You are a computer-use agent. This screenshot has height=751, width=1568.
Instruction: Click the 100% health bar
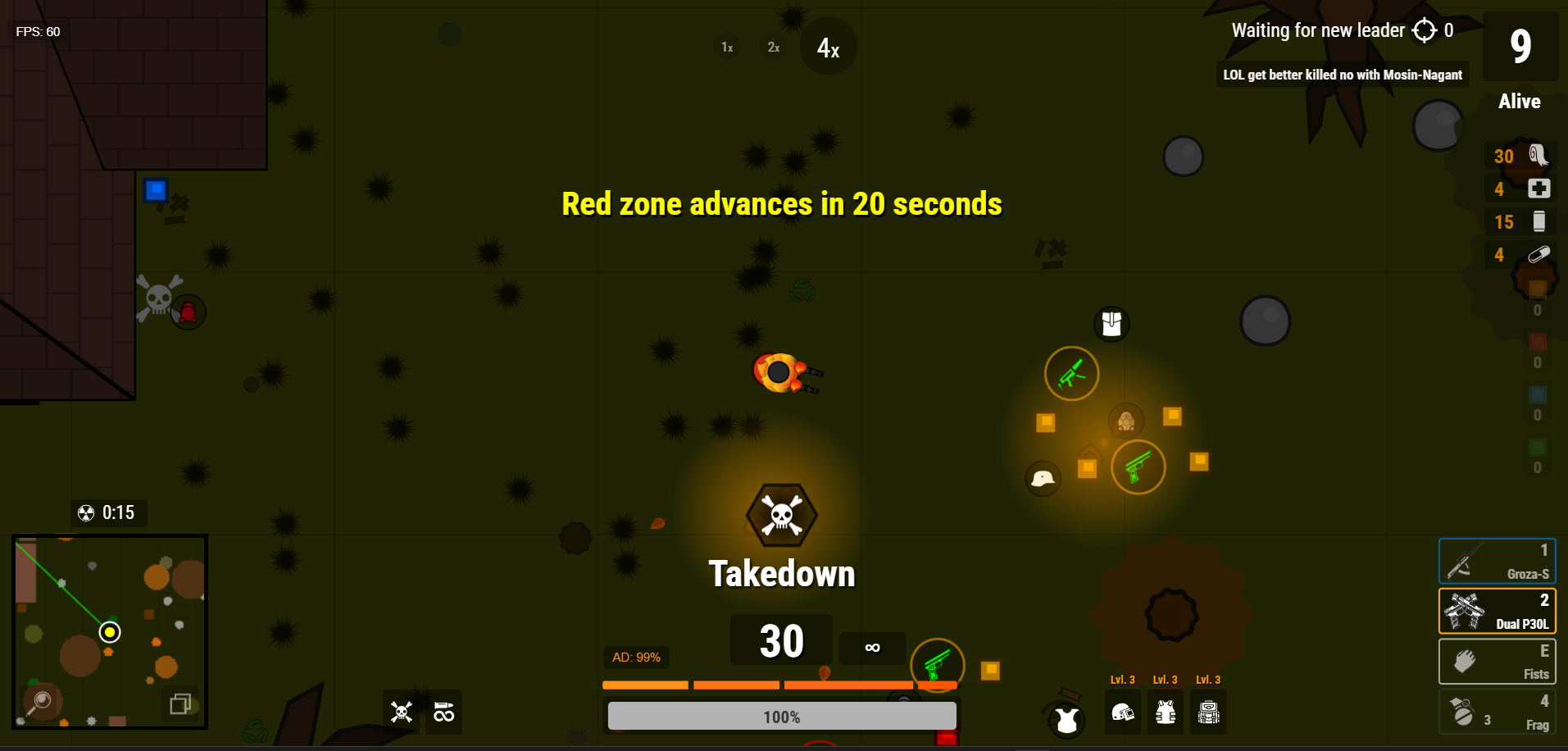[780, 716]
